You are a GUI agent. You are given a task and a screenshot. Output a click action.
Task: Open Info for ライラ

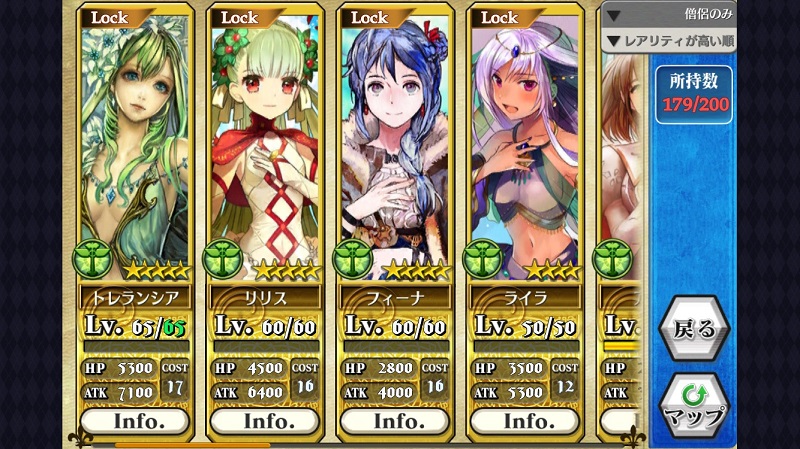(x=526, y=421)
